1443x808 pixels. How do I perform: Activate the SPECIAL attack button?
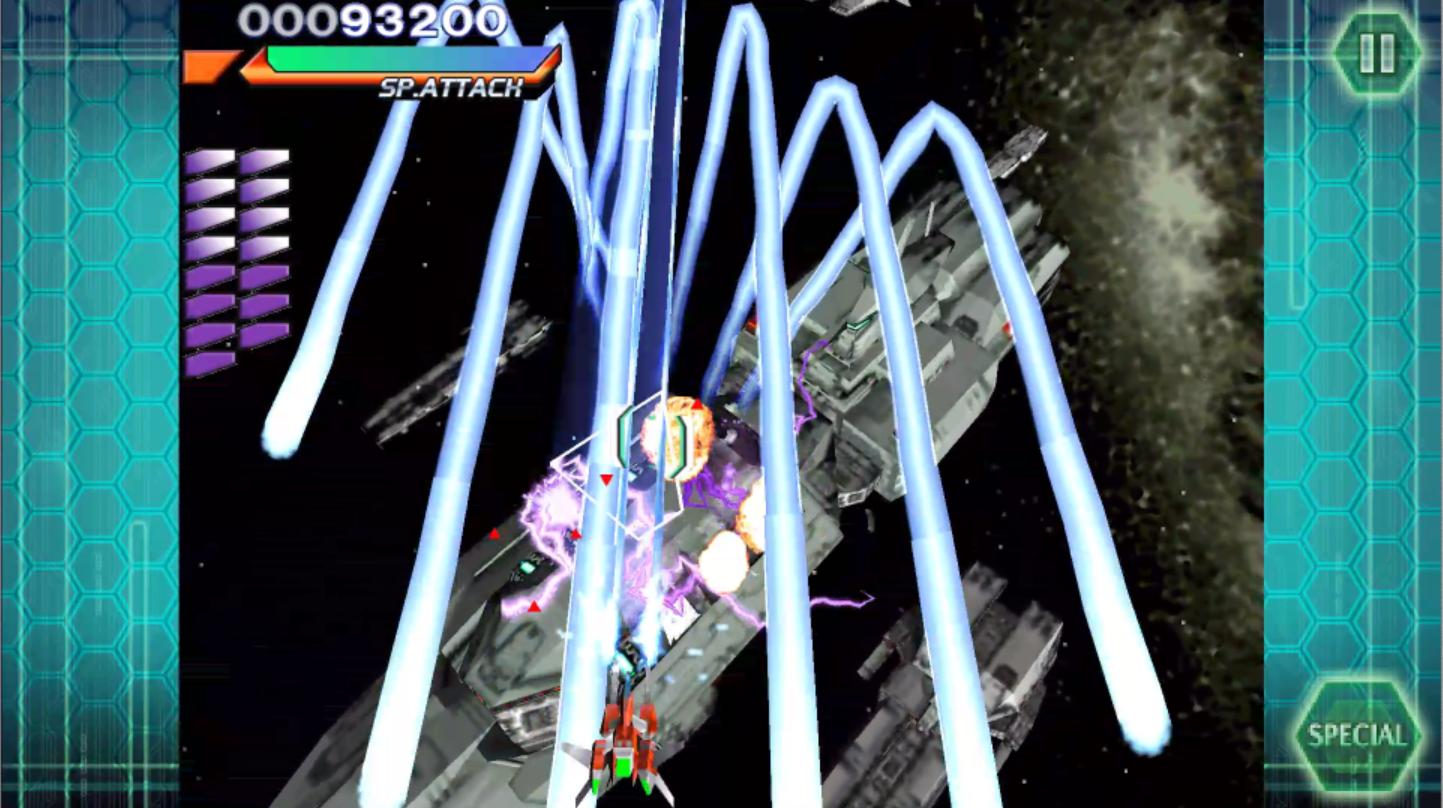1357,737
